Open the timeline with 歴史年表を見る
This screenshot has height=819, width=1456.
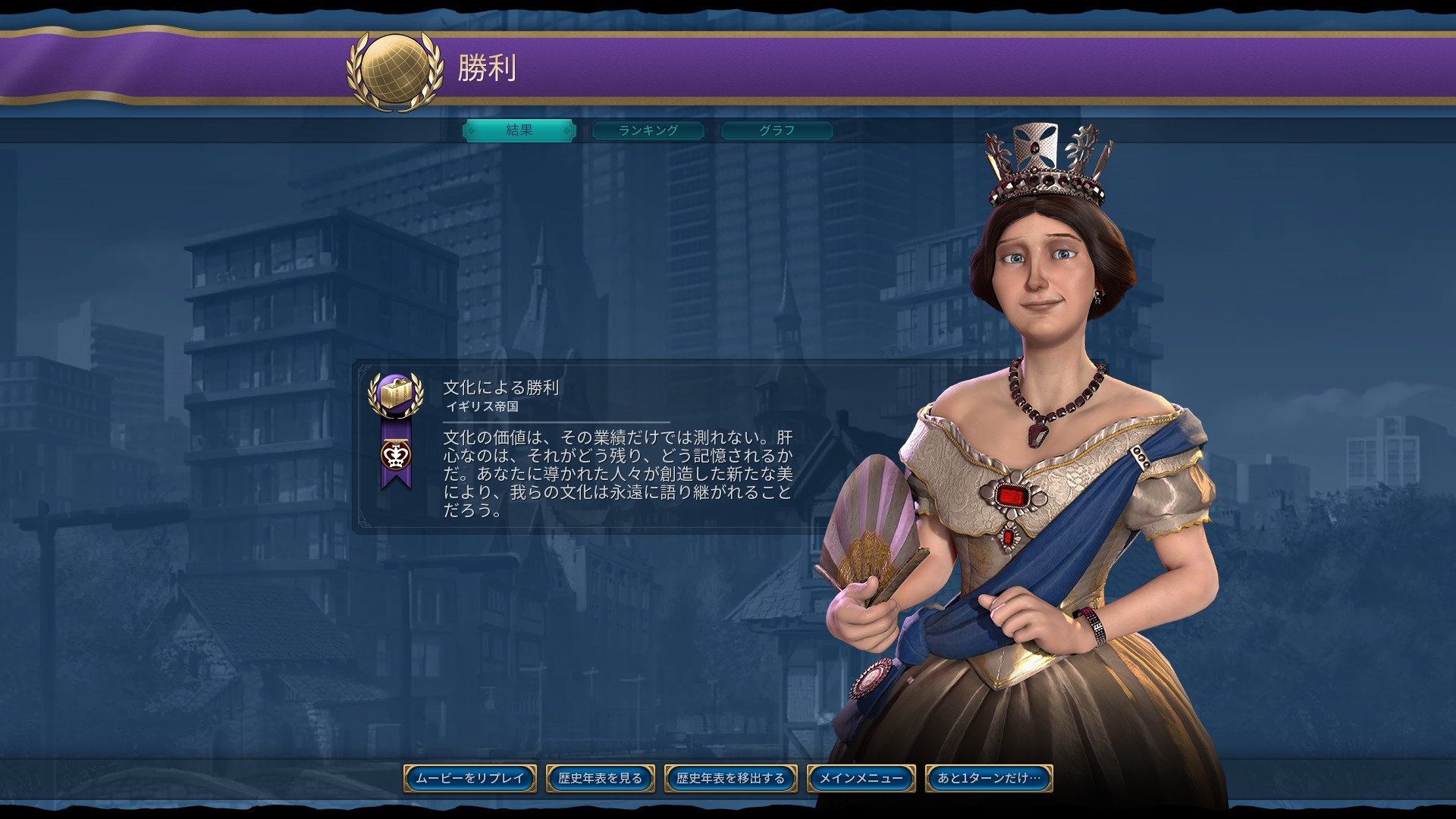[600, 778]
